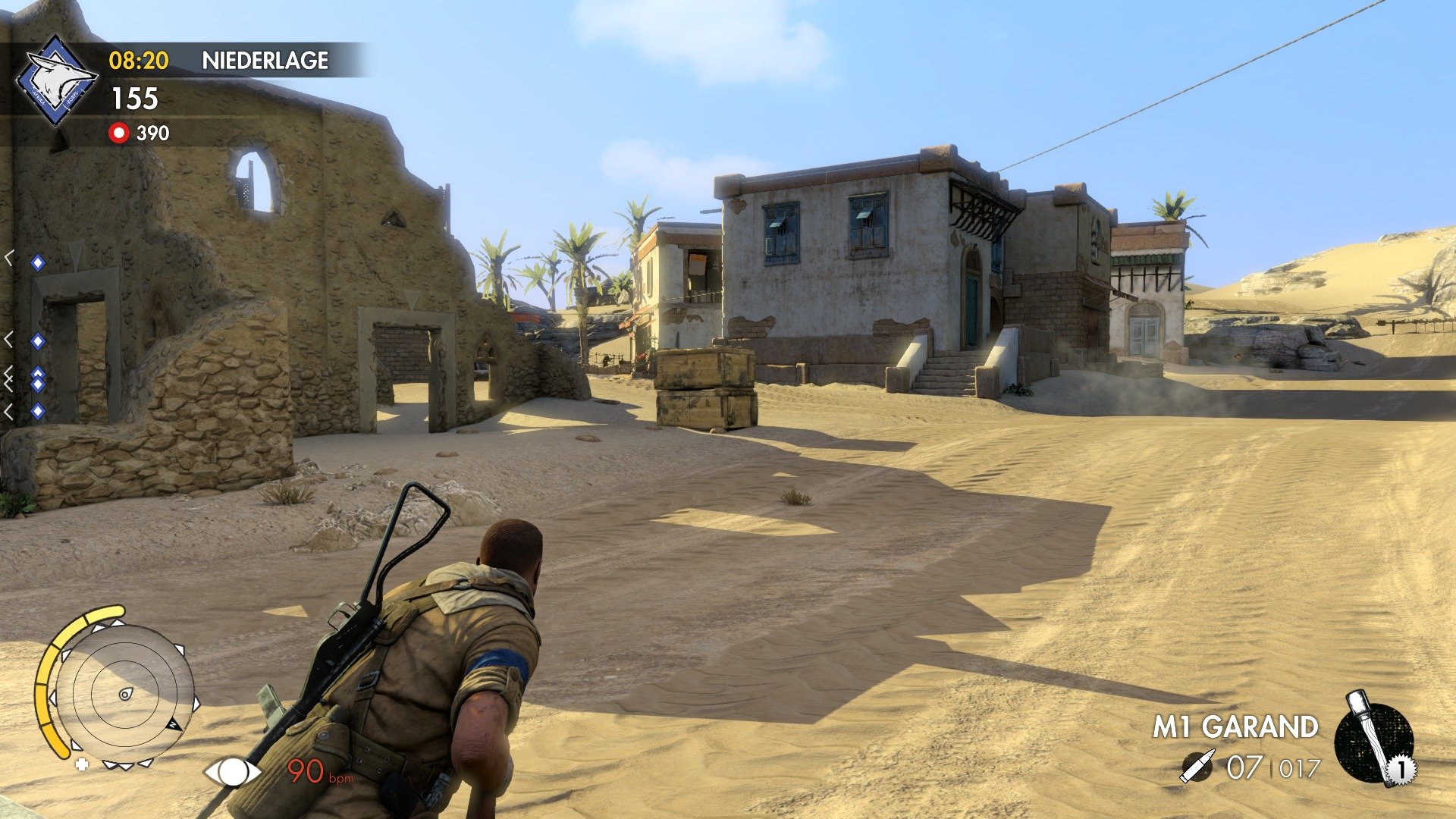Image resolution: width=1456 pixels, height=819 pixels.
Task: Click the Afrika Korps wolf emblem
Action: [x=55, y=76]
